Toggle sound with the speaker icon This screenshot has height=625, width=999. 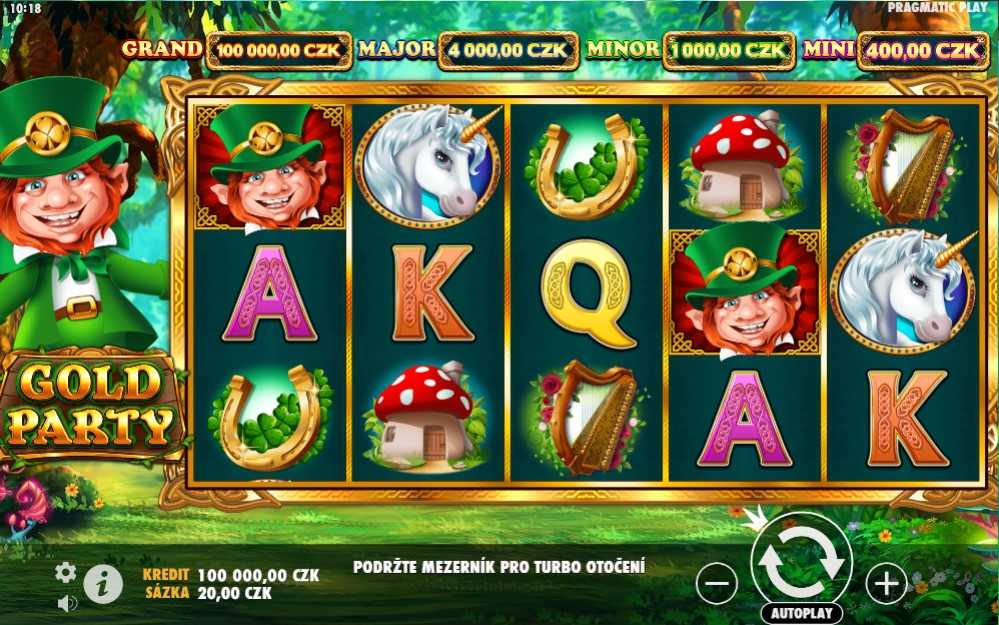pyautogui.click(x=67, y=603)
